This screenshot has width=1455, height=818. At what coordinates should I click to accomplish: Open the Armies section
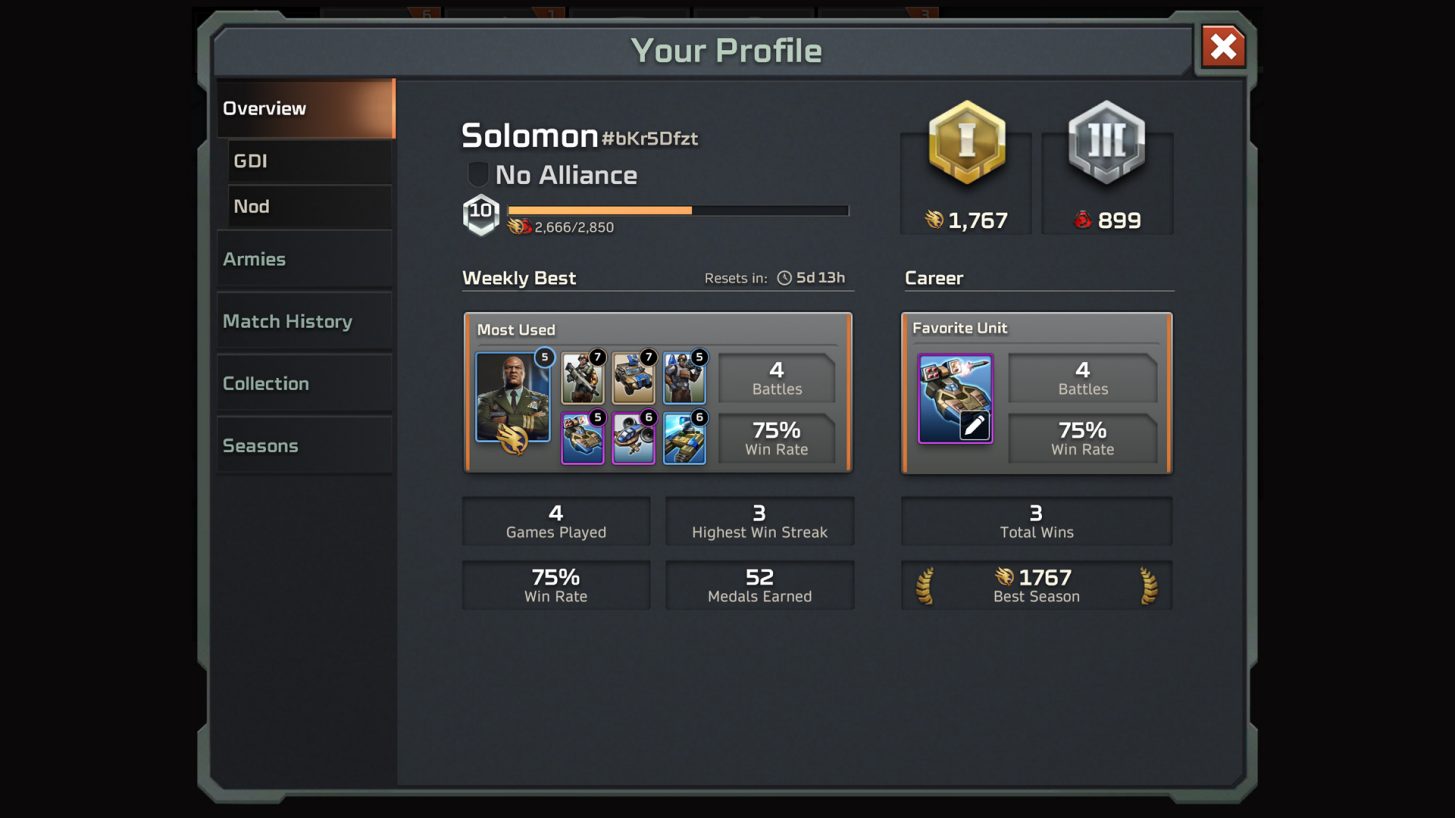tap(304, 258)
